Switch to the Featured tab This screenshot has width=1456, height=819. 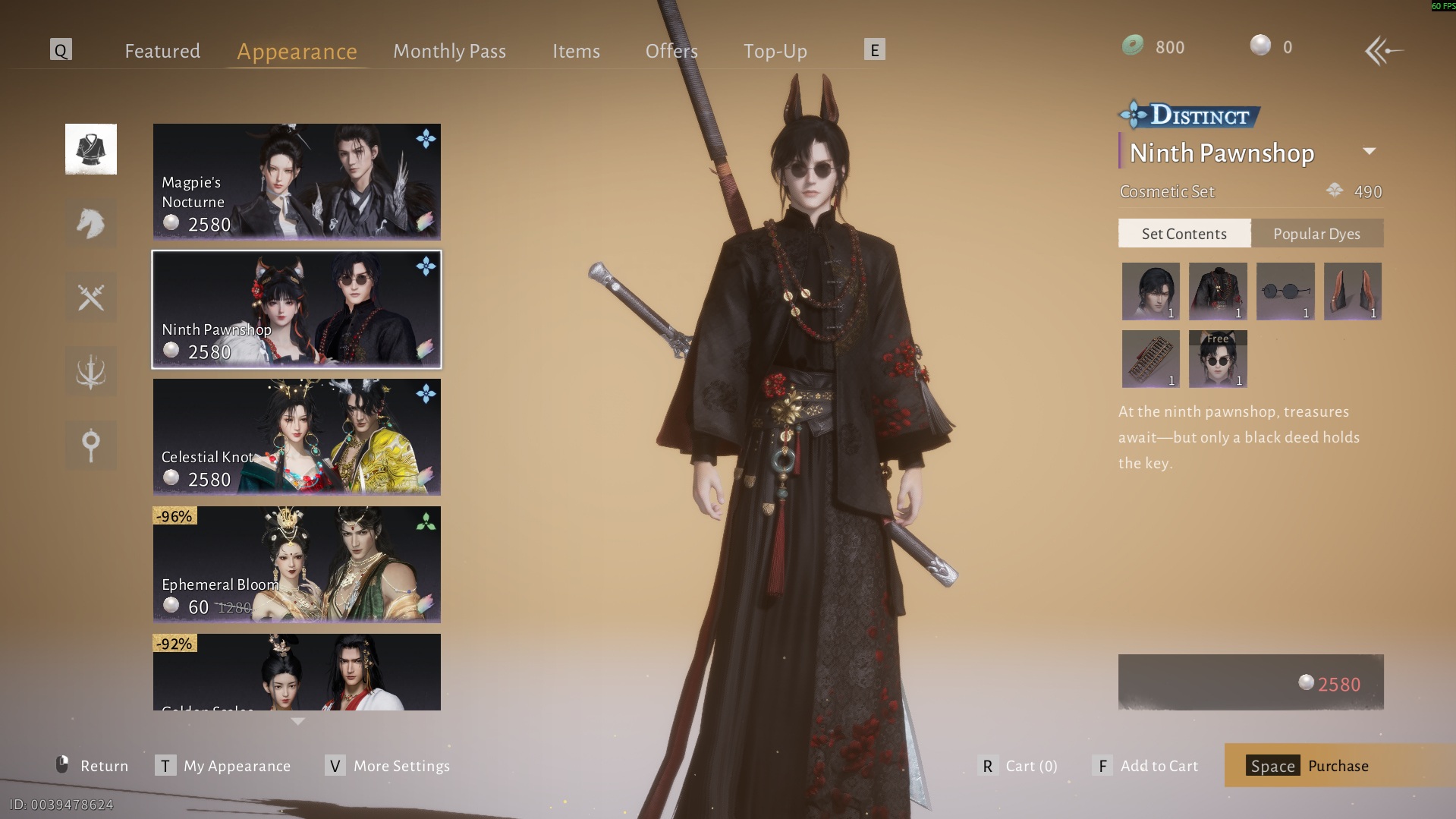[x=162, y=51]
